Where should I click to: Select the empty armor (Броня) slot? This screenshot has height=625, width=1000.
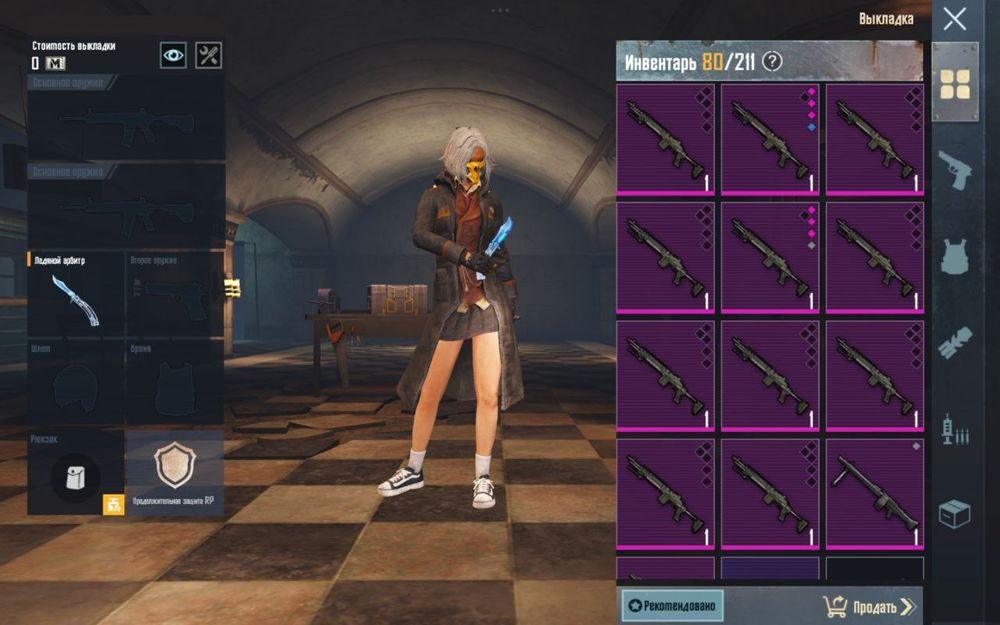click(174, 383)
